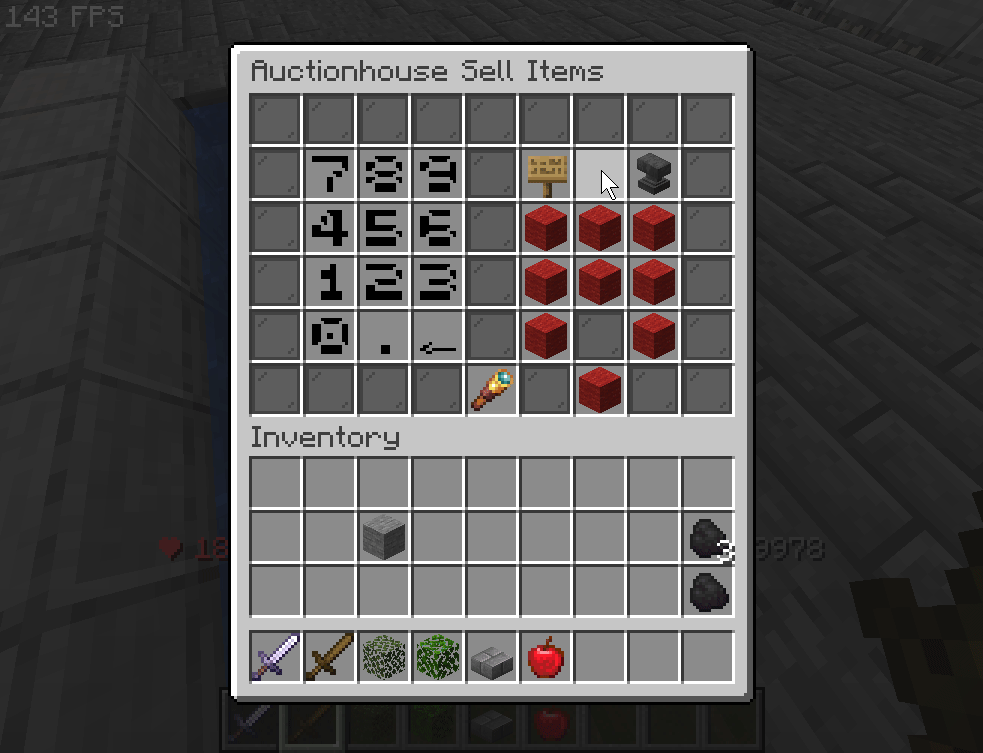983x753 pixels.
Task: Select the stone slab in hotbar
Action: point(492,658)
